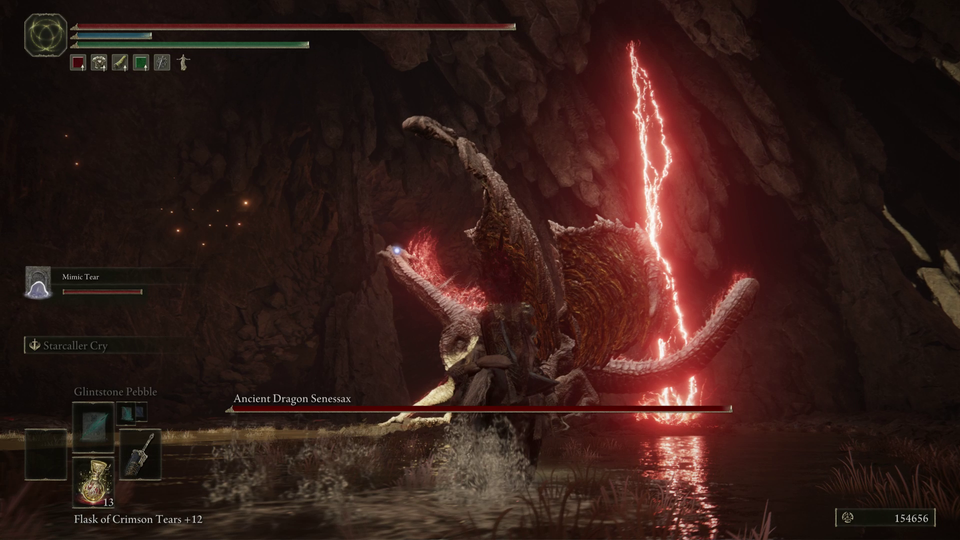Click the Starcaller Cry skill label
Viewport: 960px width, 540px height.
pyautogui.click(x=76, y=345)
